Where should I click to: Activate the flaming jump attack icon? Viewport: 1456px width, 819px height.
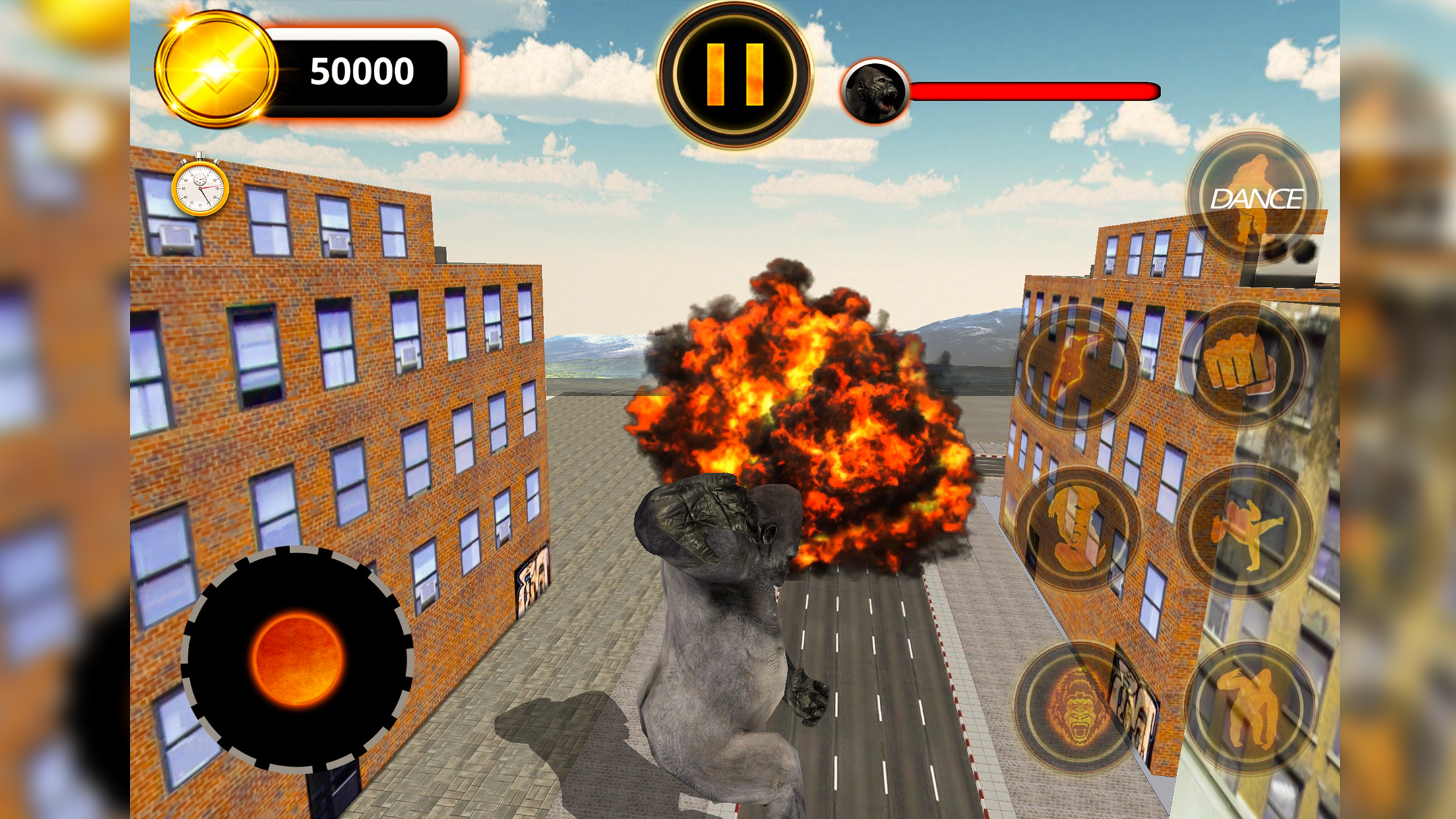coord(1077,367)
